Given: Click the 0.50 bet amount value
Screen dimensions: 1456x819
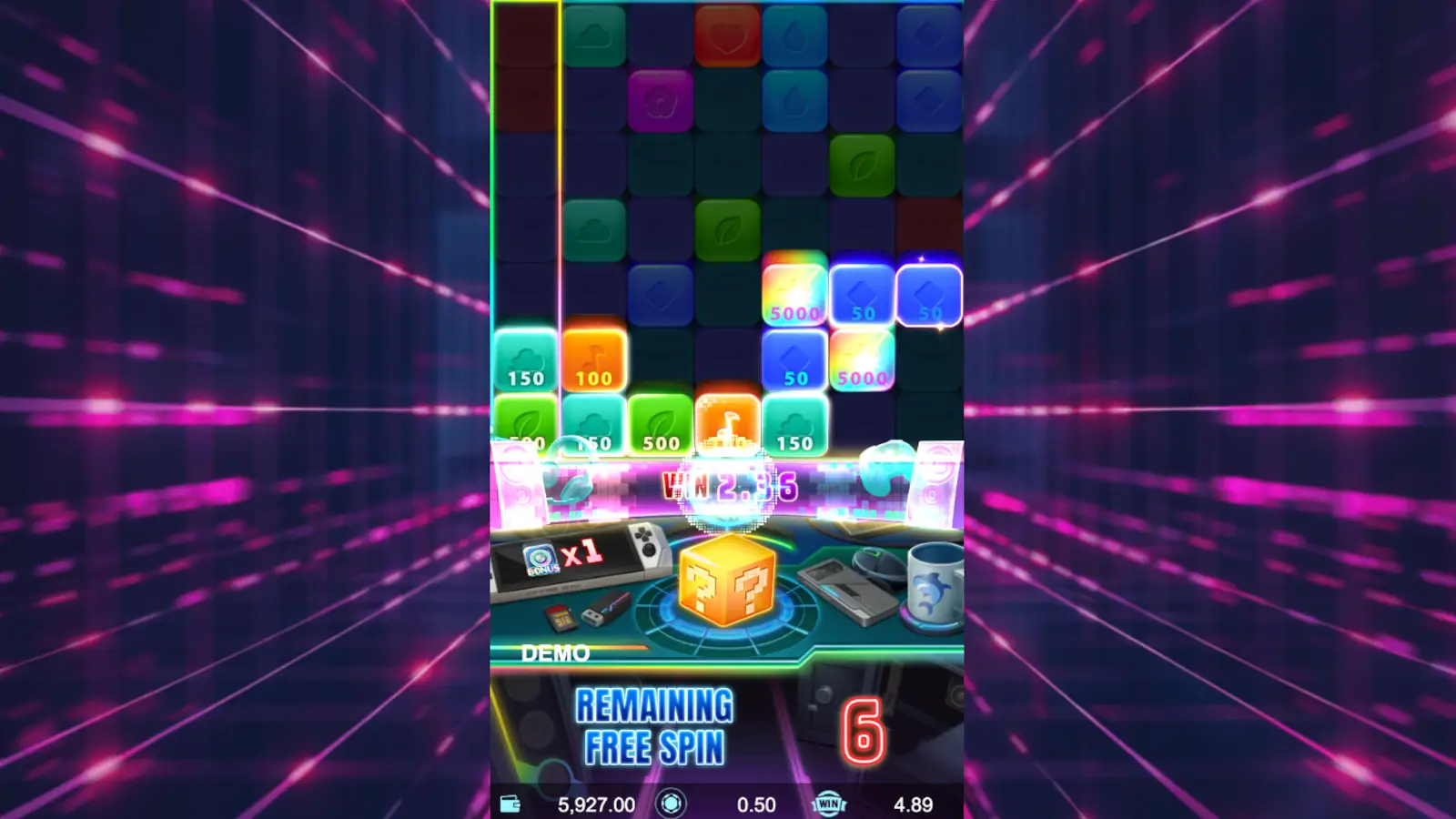Looking at the screenshot, I should tap(755, 804).
